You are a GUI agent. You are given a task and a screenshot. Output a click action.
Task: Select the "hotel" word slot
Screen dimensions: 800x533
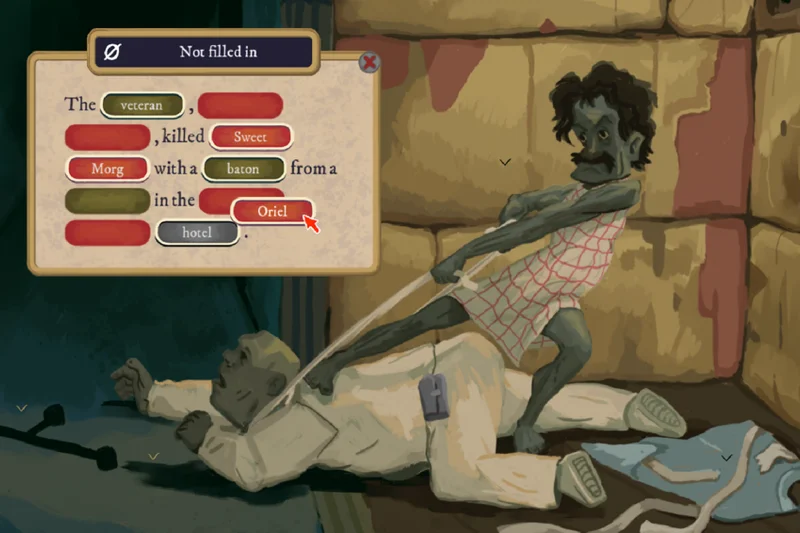[x=197, y=233]
